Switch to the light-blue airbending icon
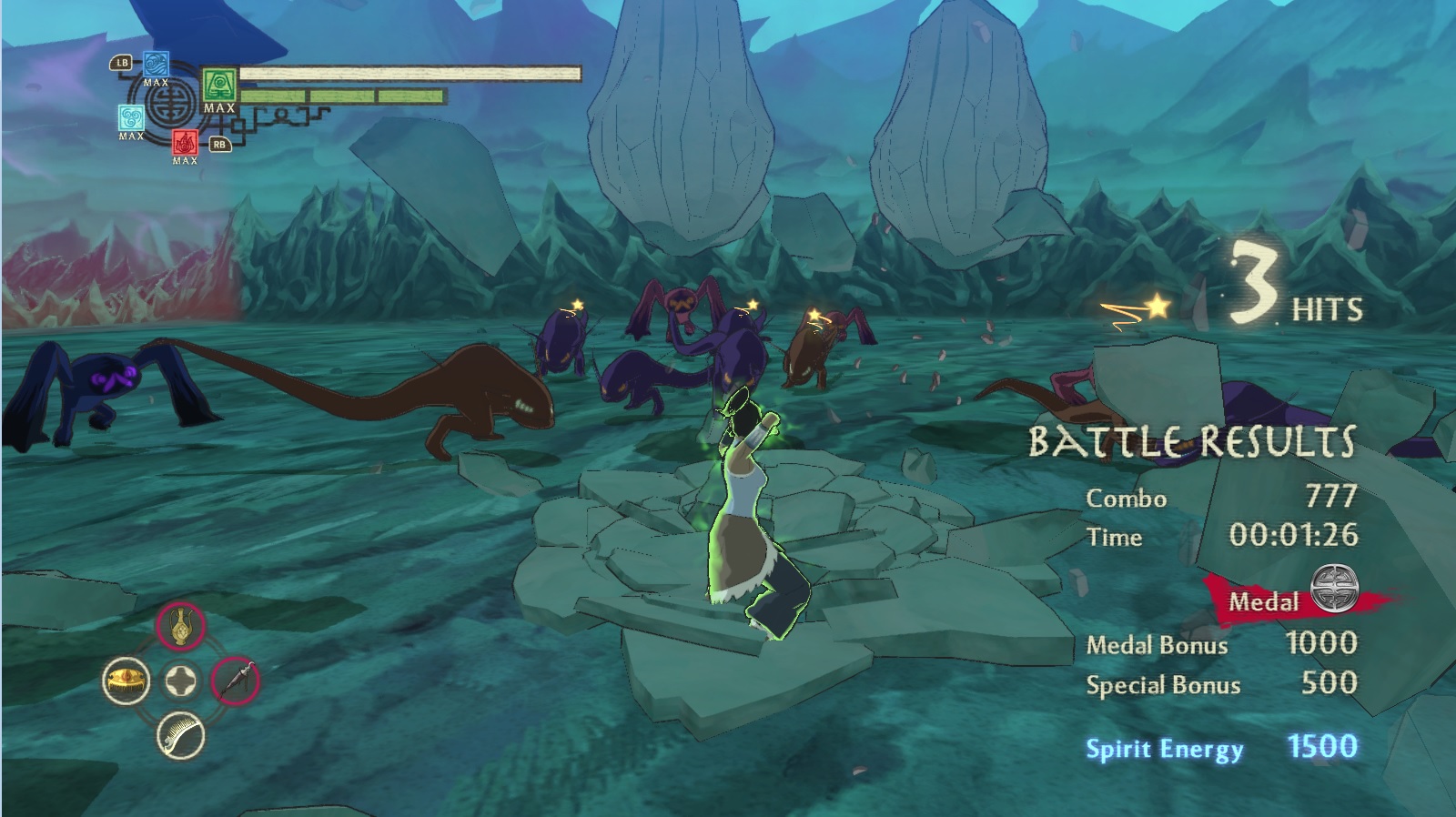The height and width of the screenshot is (817, 1456). point(131,118)
